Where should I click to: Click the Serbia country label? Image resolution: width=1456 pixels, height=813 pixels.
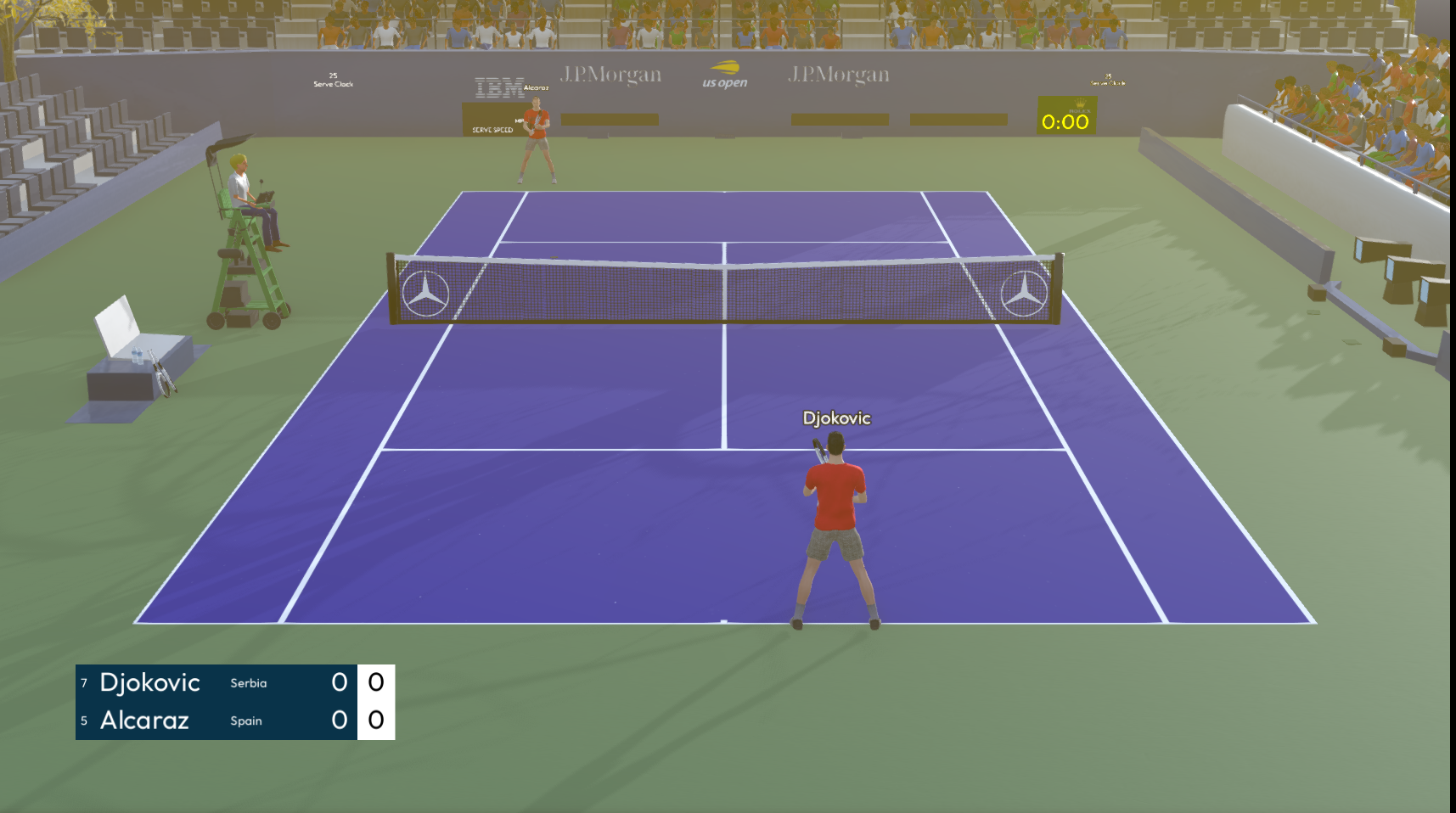click(249, 683)
